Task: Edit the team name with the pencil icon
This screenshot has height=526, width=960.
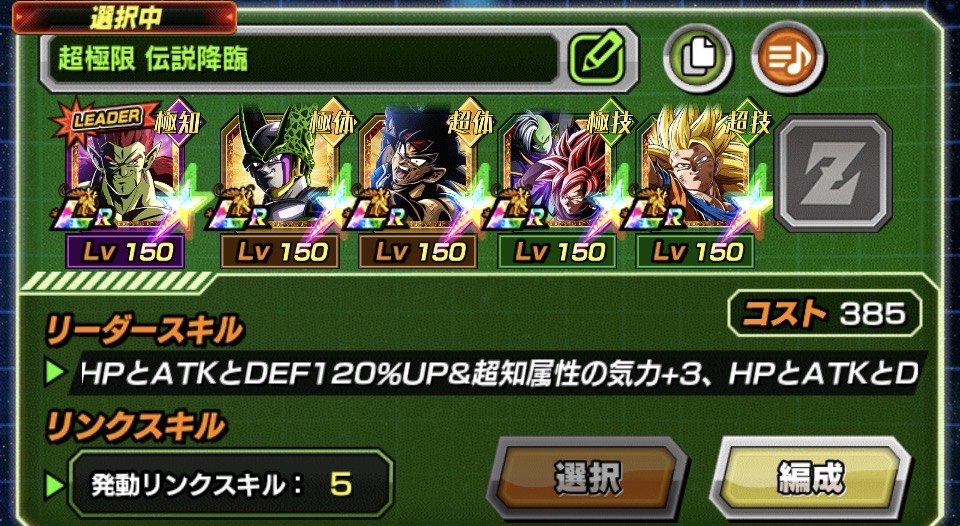Action: (602, 57)
